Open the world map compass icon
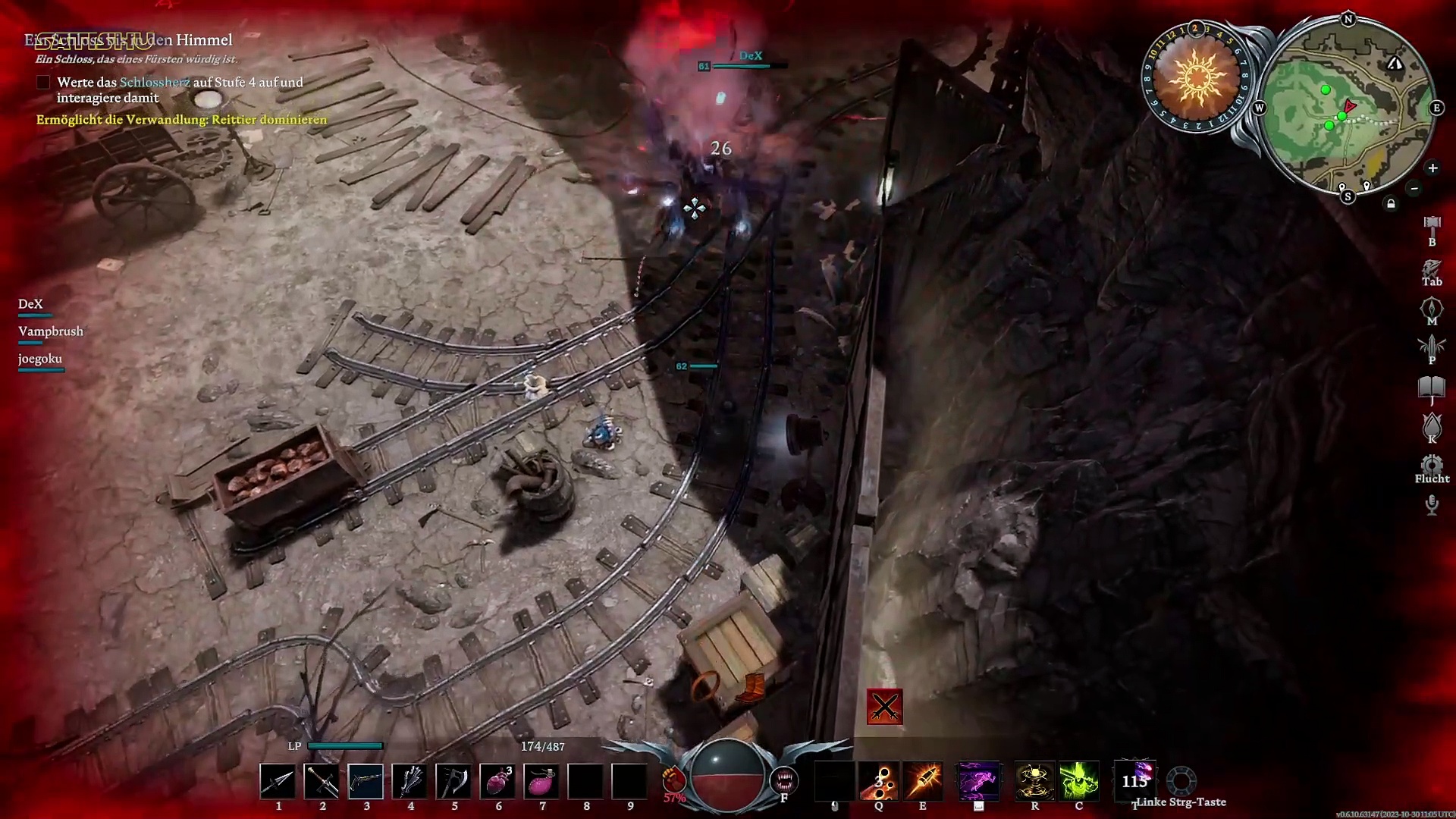 (1432, 307)
